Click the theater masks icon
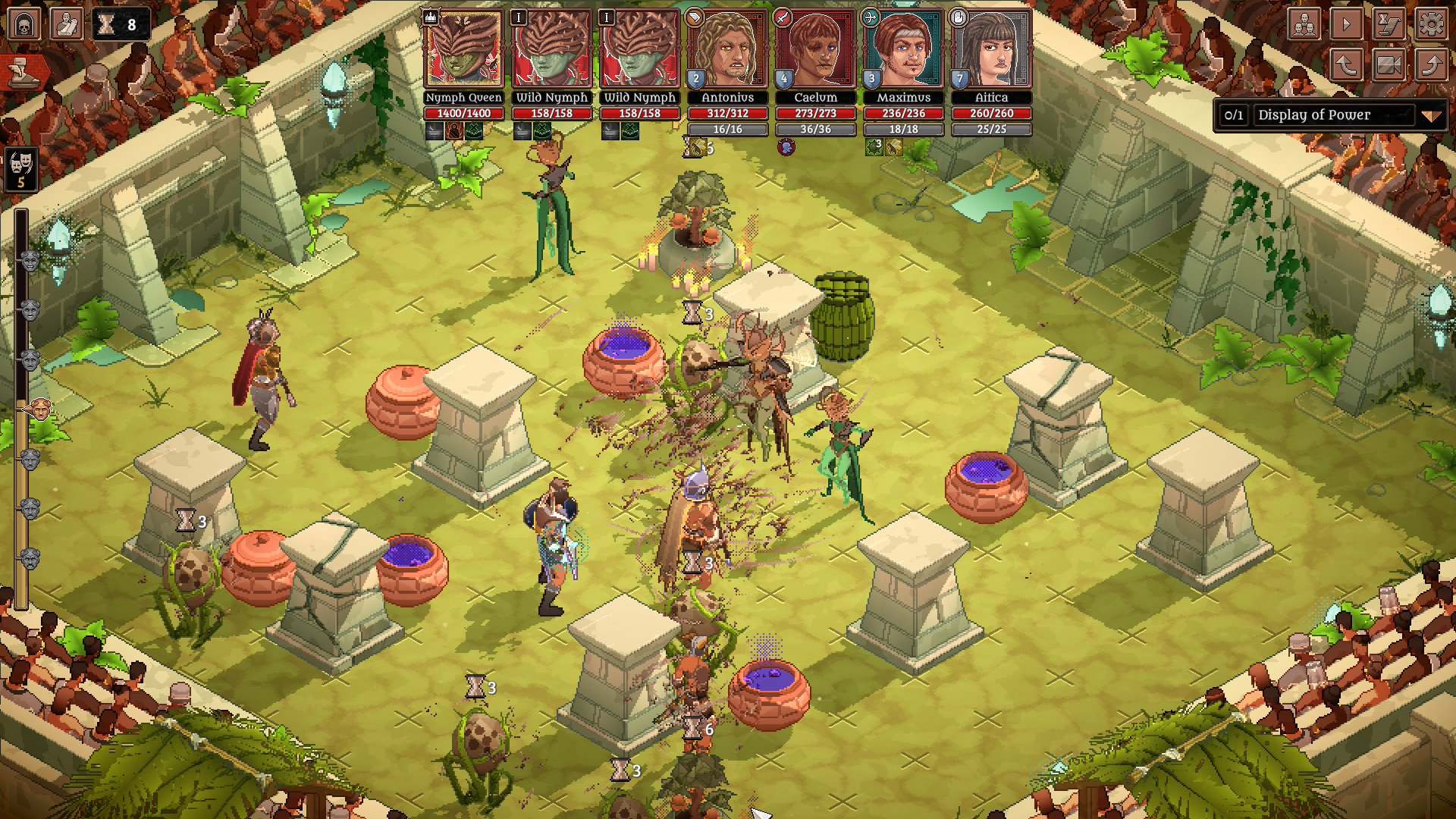 pos(21,168)
